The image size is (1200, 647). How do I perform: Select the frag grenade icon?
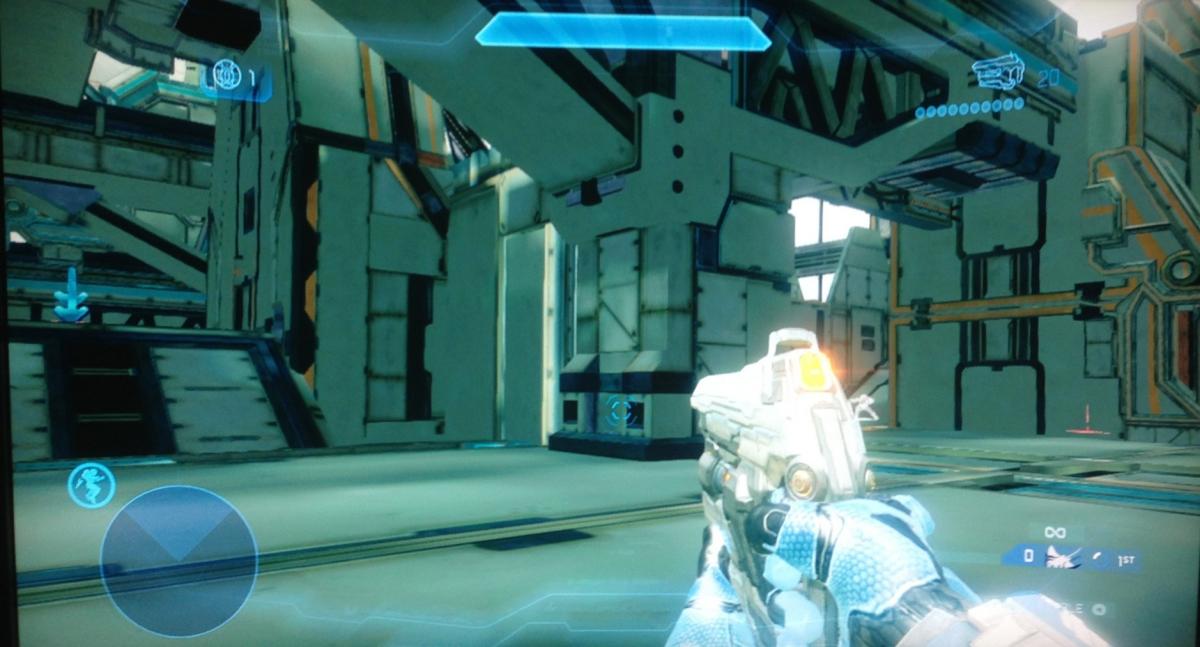[228, 78]
